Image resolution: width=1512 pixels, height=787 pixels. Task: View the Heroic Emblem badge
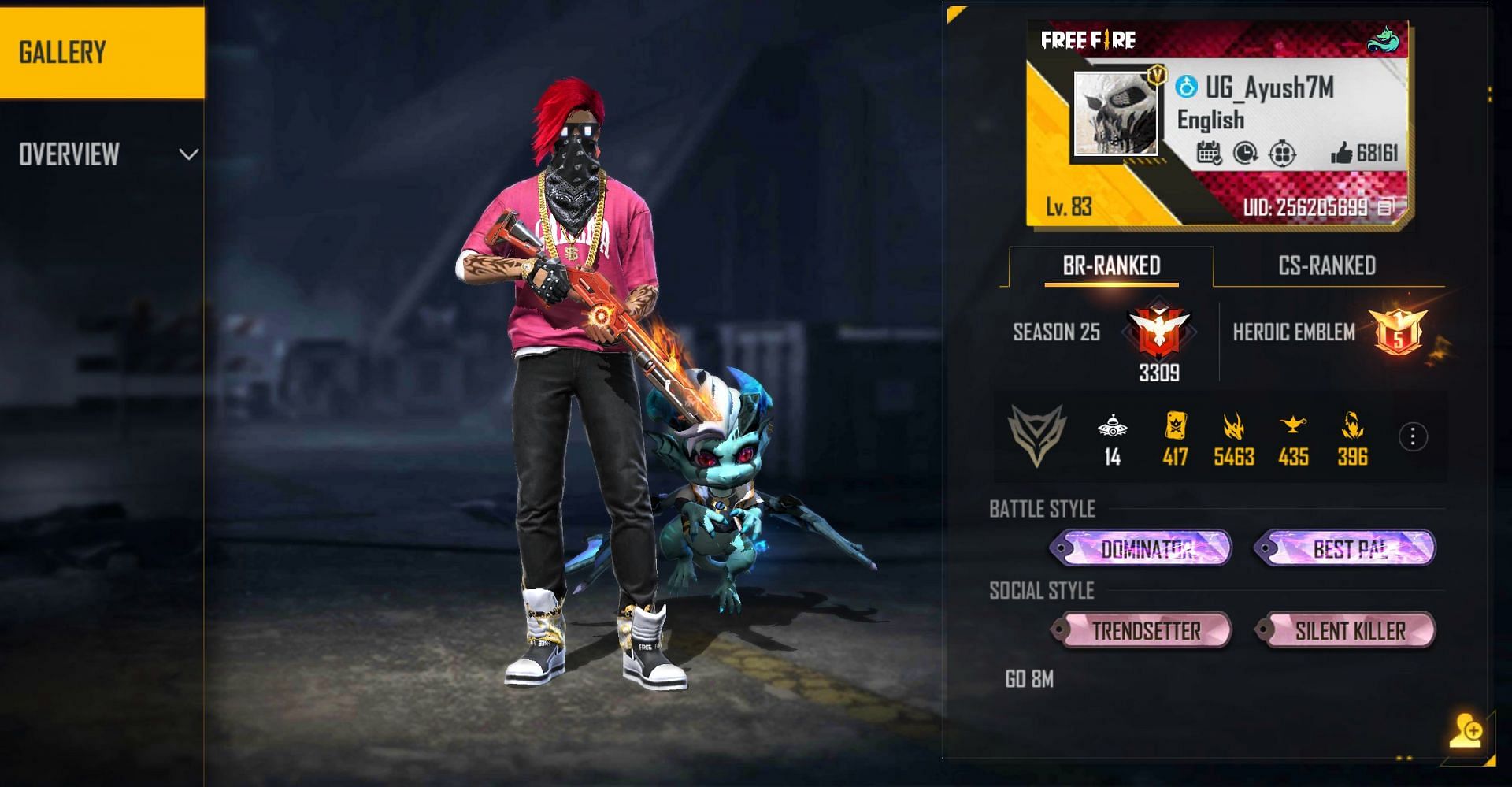tap(1398, 332)
